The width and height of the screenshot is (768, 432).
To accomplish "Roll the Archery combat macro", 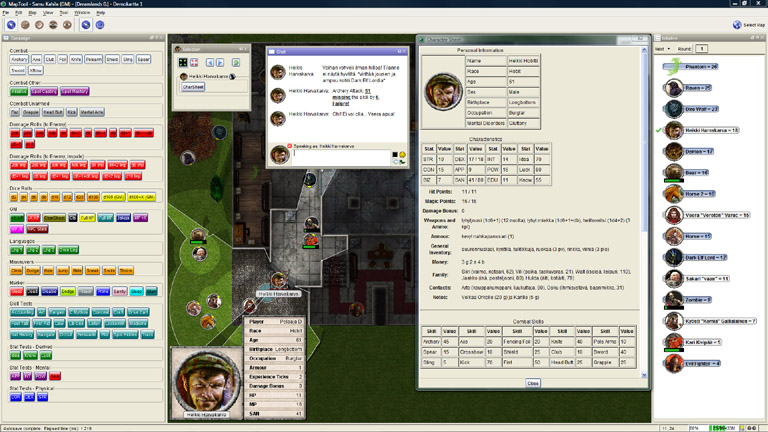I will tap(19, 59).
